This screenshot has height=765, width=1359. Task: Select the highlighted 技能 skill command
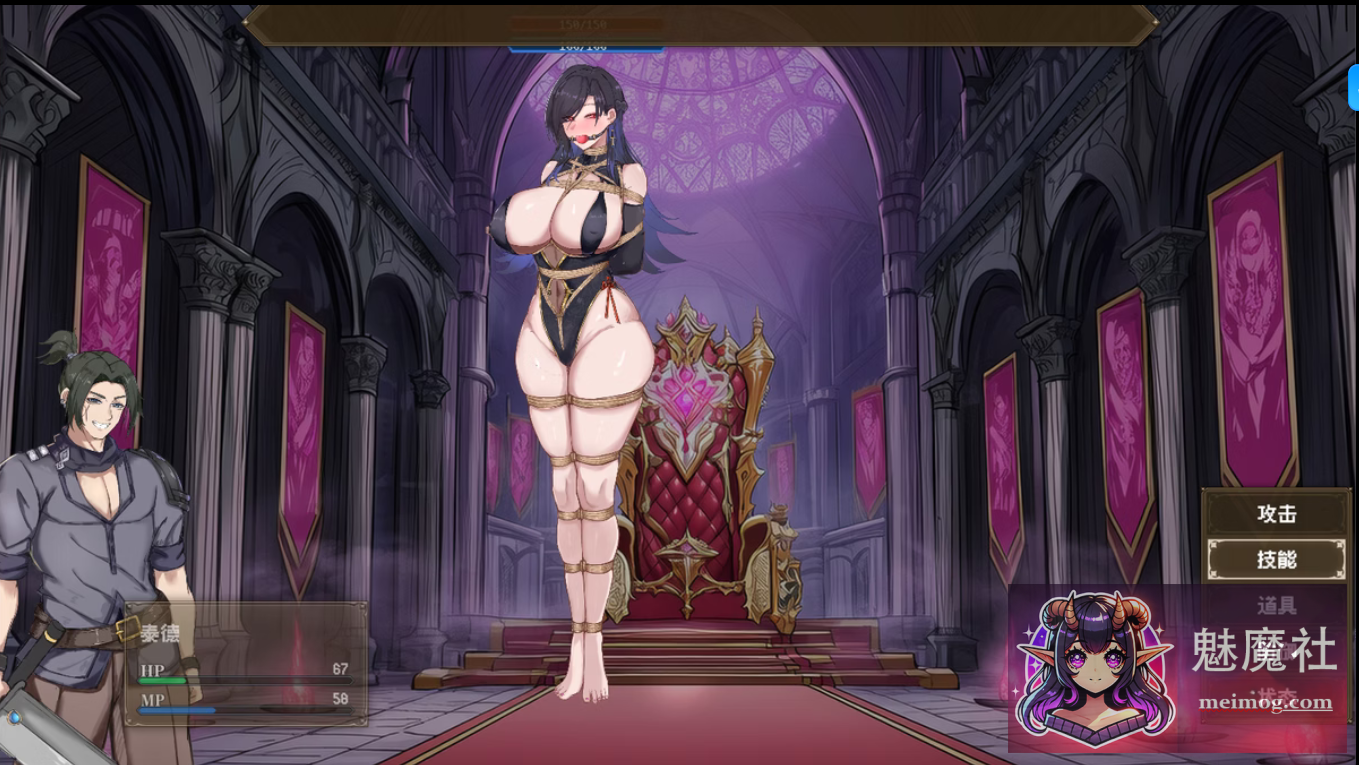coord(1275,559)
